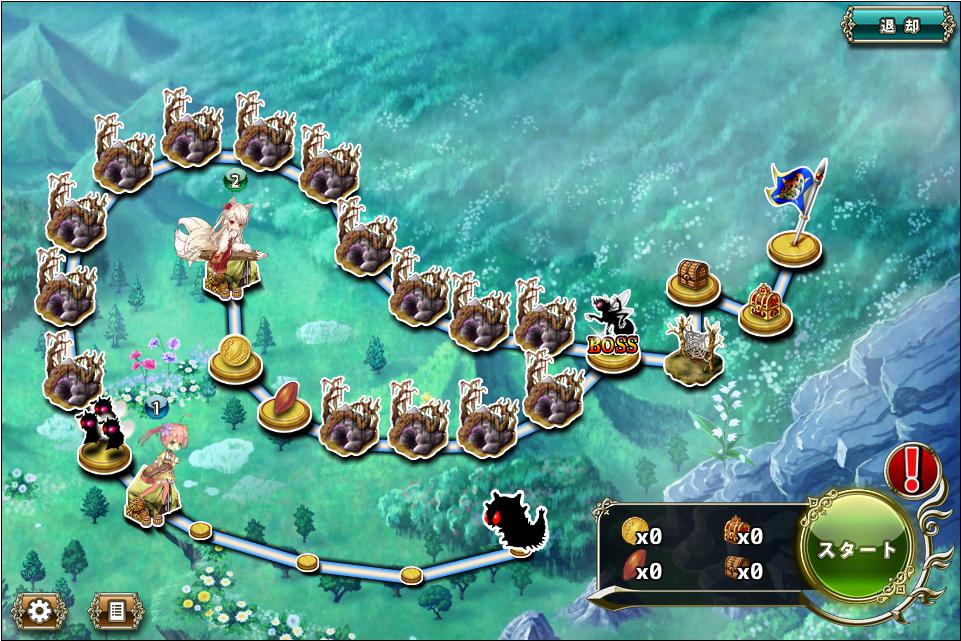This screenshot has width=961, height=641.
Task: Select the 退却 retreat button
Action: pos(898,25)
